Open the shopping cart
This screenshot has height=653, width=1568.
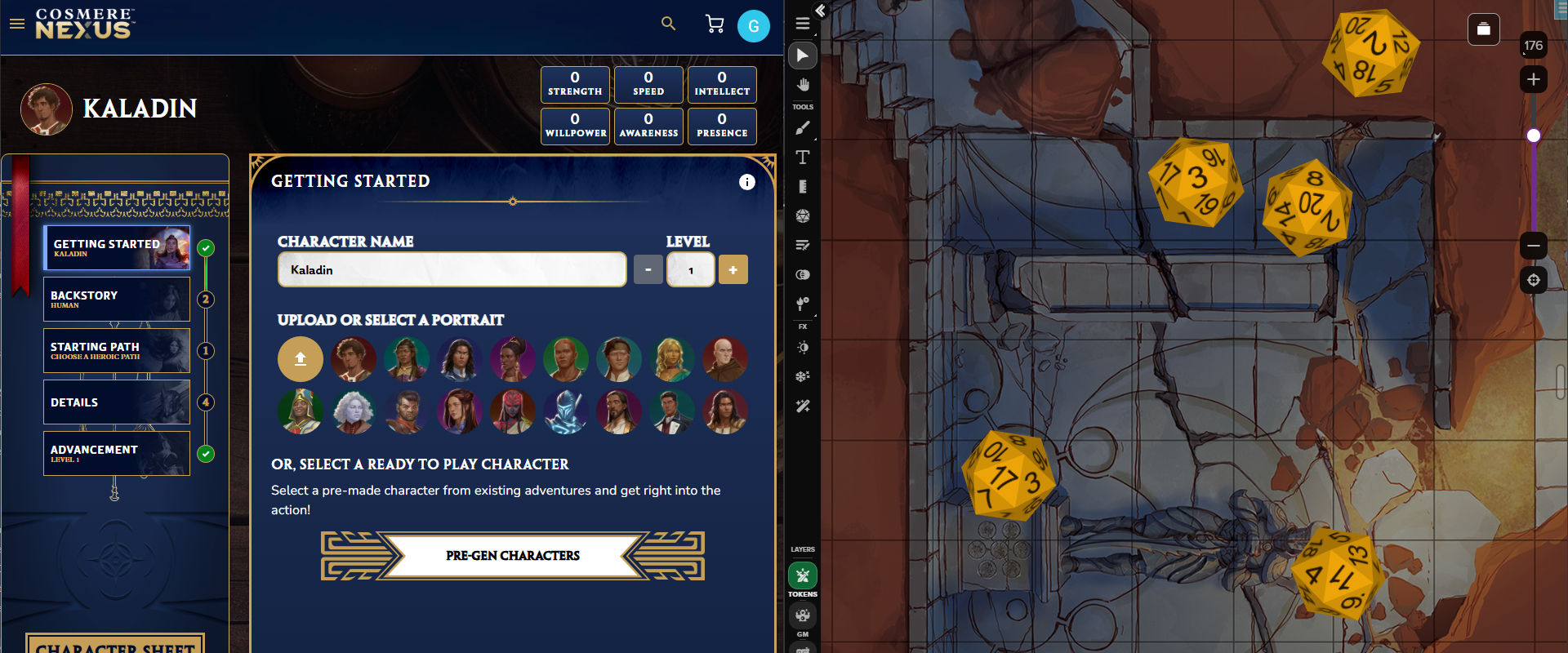coord(715,24)
